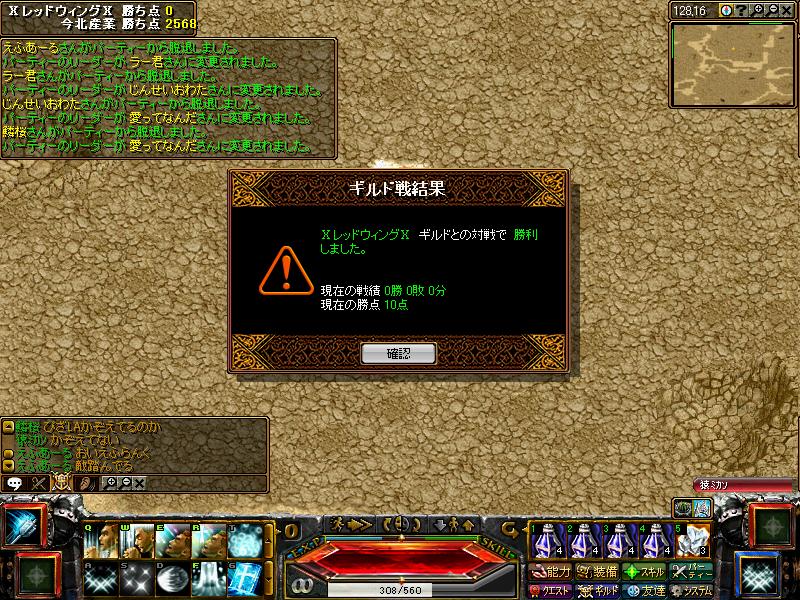800x600 pixels.
Task: Activate the swirling bubbles skill on T
Action: pos(244,541)
